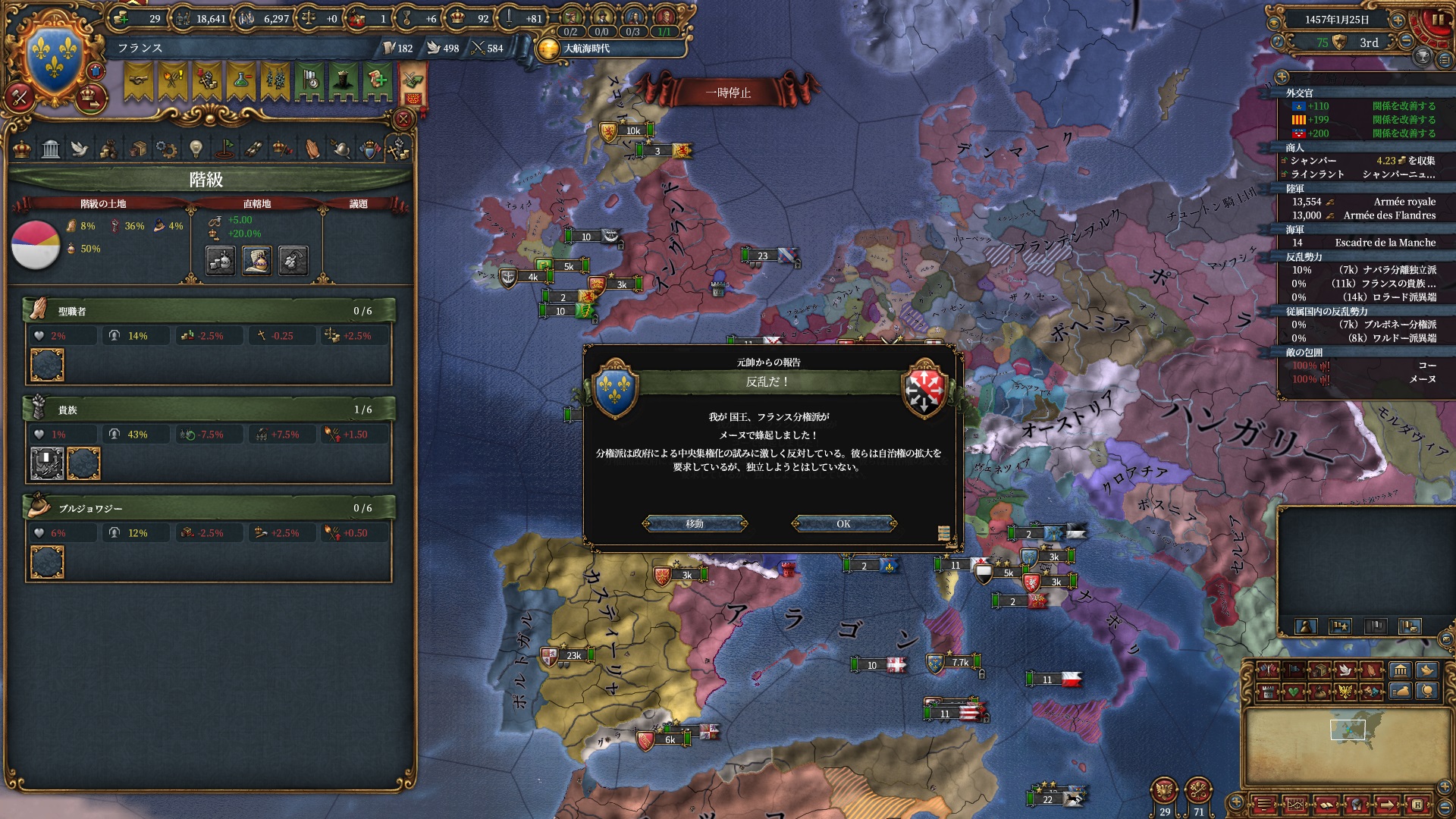Open the France coat of arms shield
Viewport: 1456px width, 819px height.
point(55,58)
